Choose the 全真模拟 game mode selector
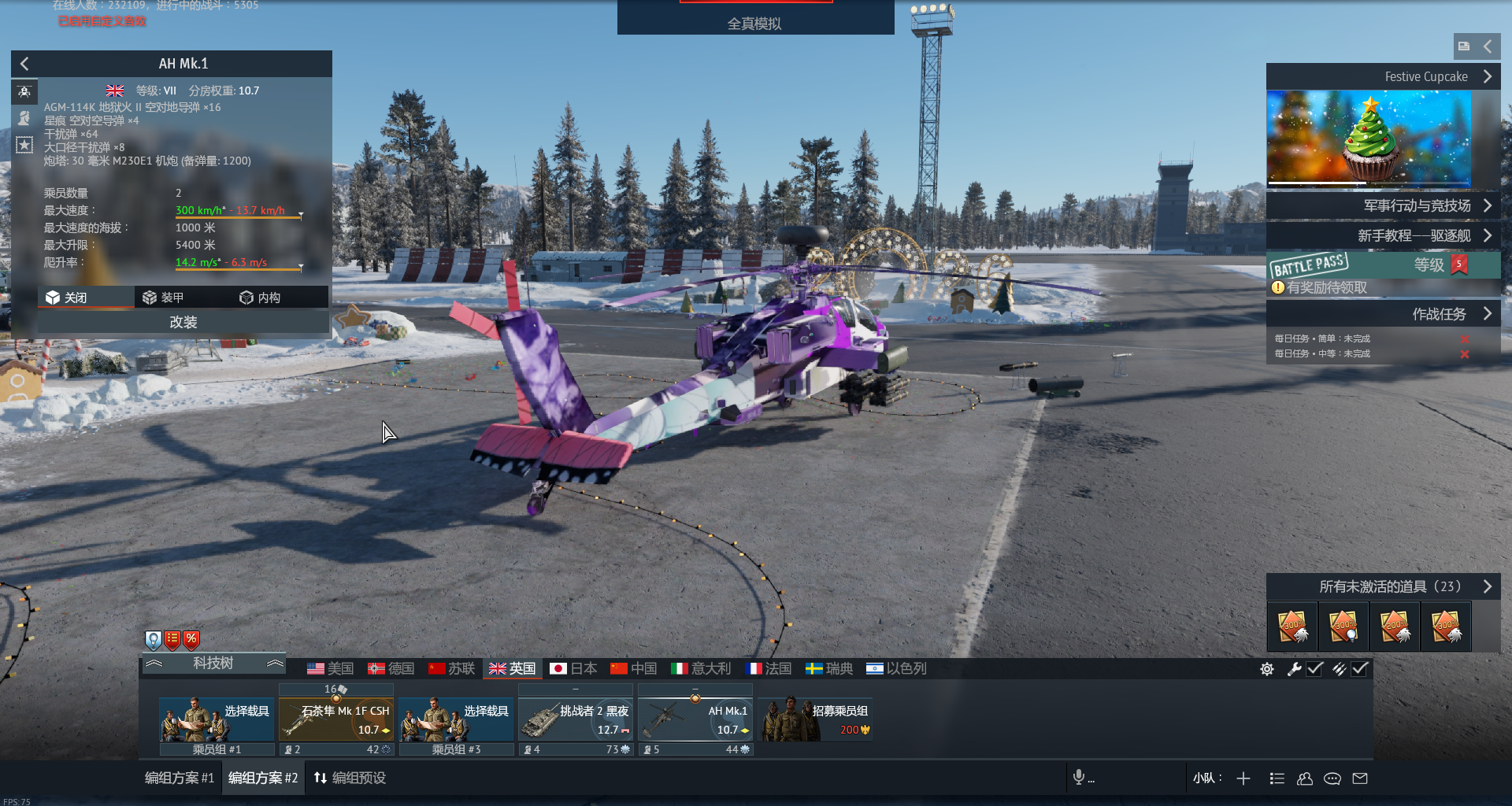 [x=754, y=24]
